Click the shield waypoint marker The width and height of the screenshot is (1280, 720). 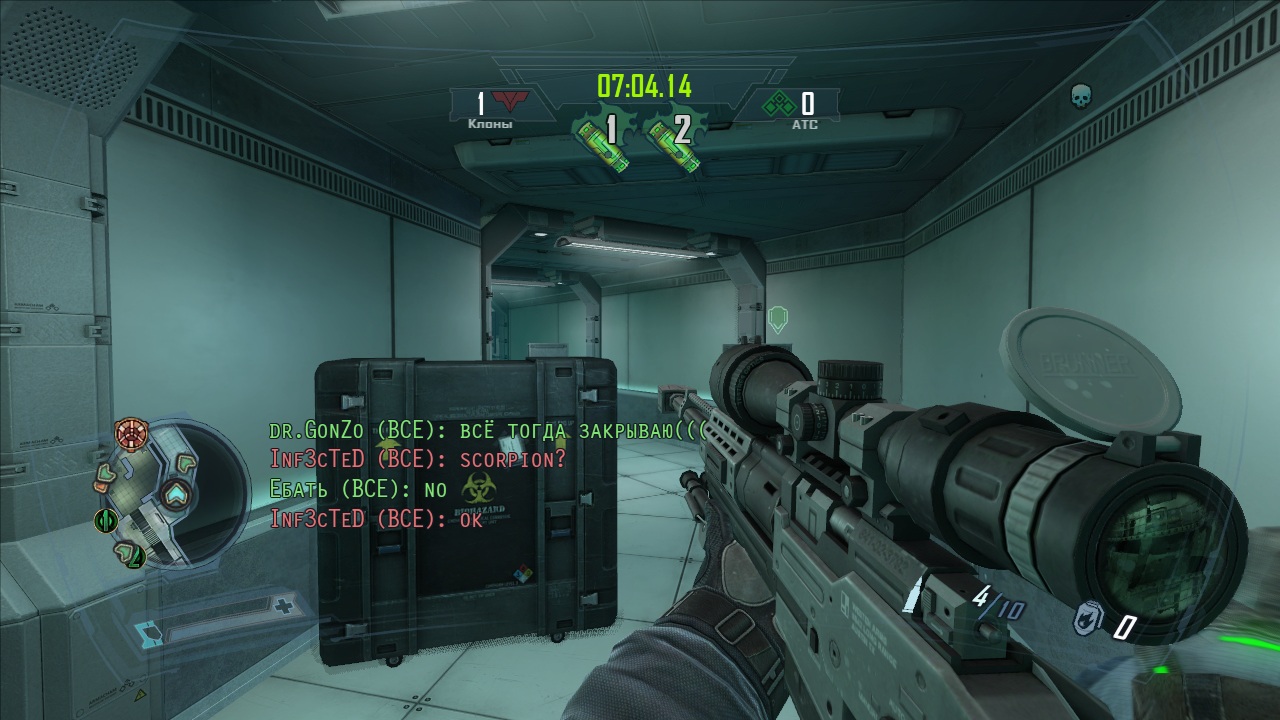pyautogui.click(x=777, y=319)
